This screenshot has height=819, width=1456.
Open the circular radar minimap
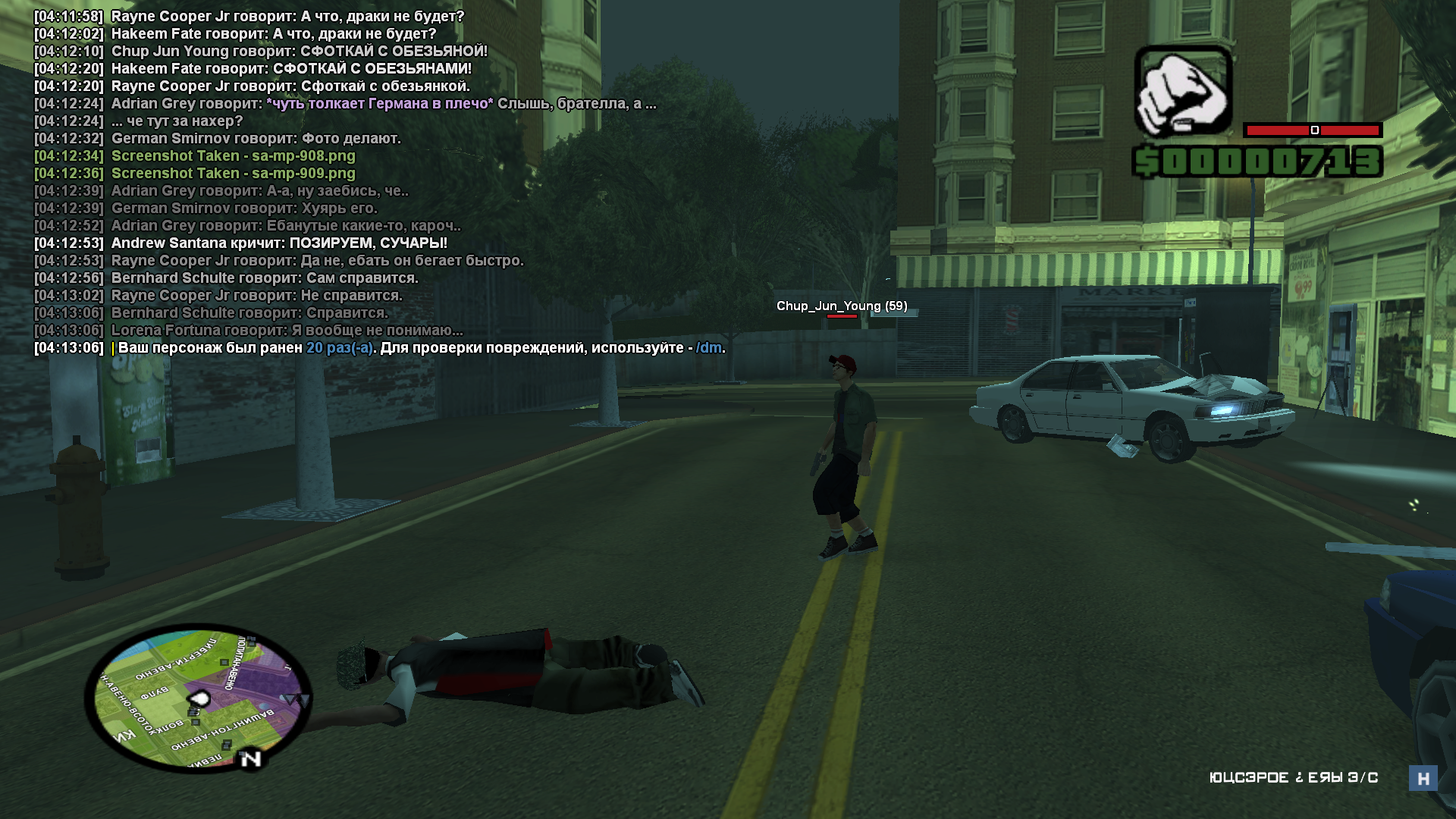click(x=198, y=698)
